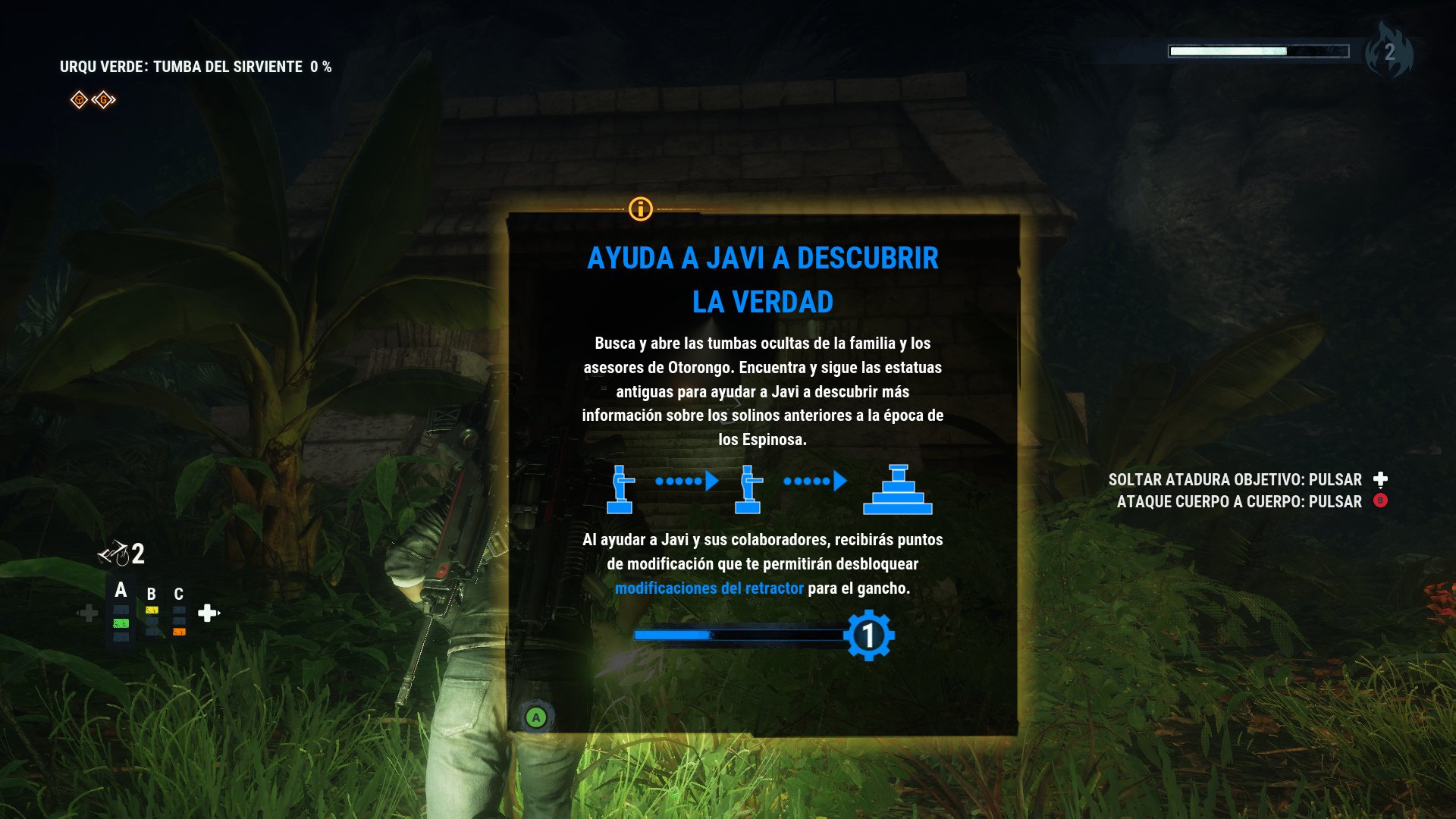Toggle the yellow slot under column B
Image resolution: width=1456 pixels, height=819 pixels.
point(152,610)
